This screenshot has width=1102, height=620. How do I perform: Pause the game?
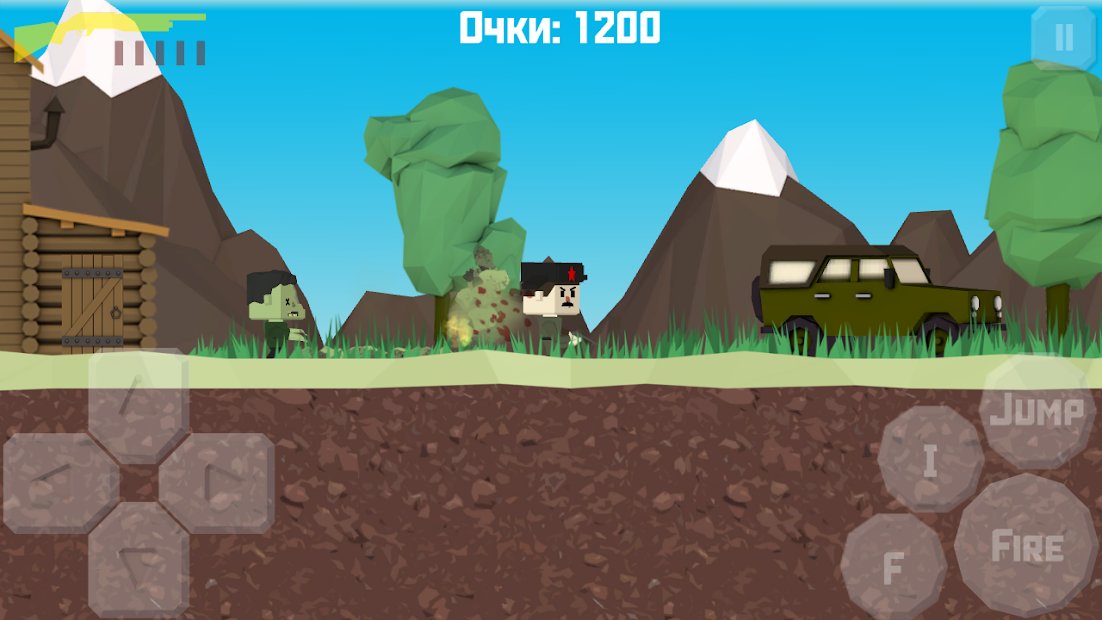(x=1063, y=38)
